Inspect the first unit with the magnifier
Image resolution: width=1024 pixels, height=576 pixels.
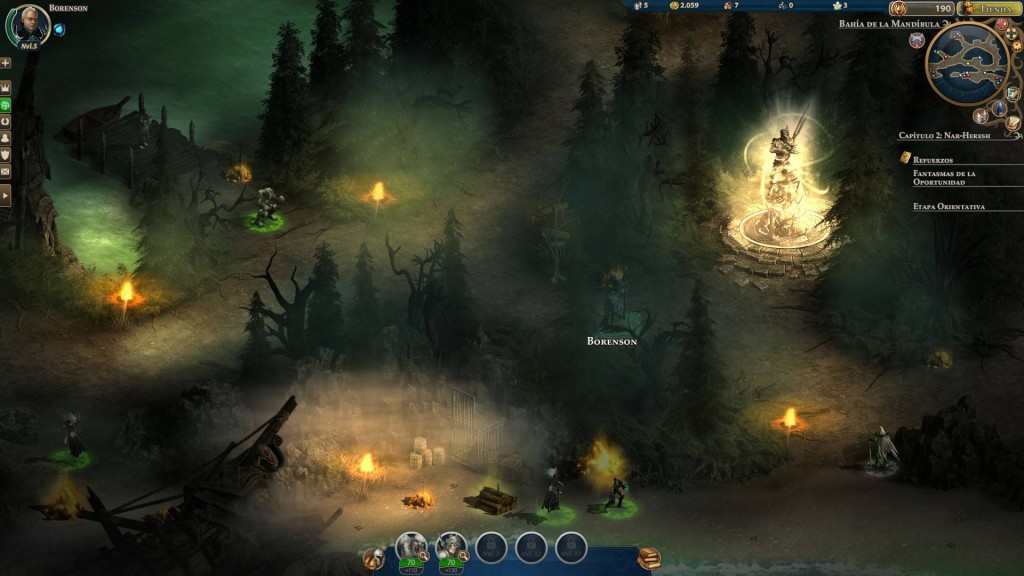pos(424,556)
